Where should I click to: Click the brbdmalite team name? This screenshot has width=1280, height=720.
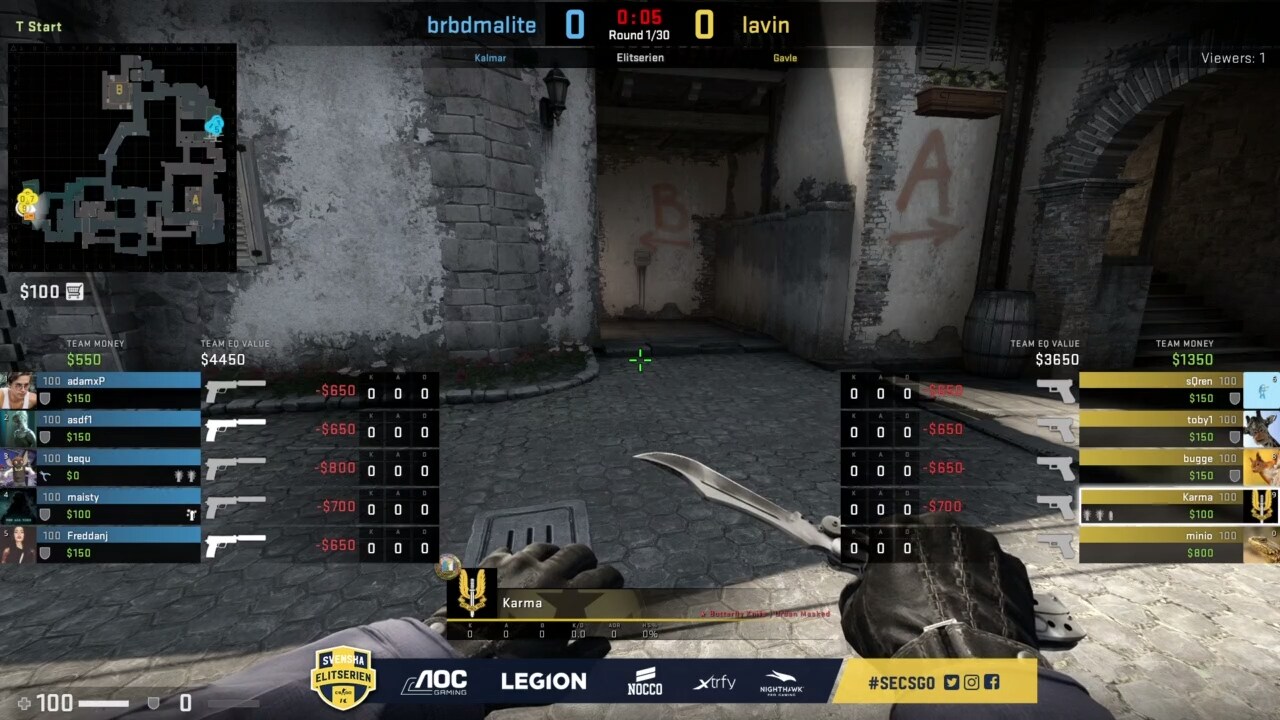pyautogui.click(x=481, y=25)
